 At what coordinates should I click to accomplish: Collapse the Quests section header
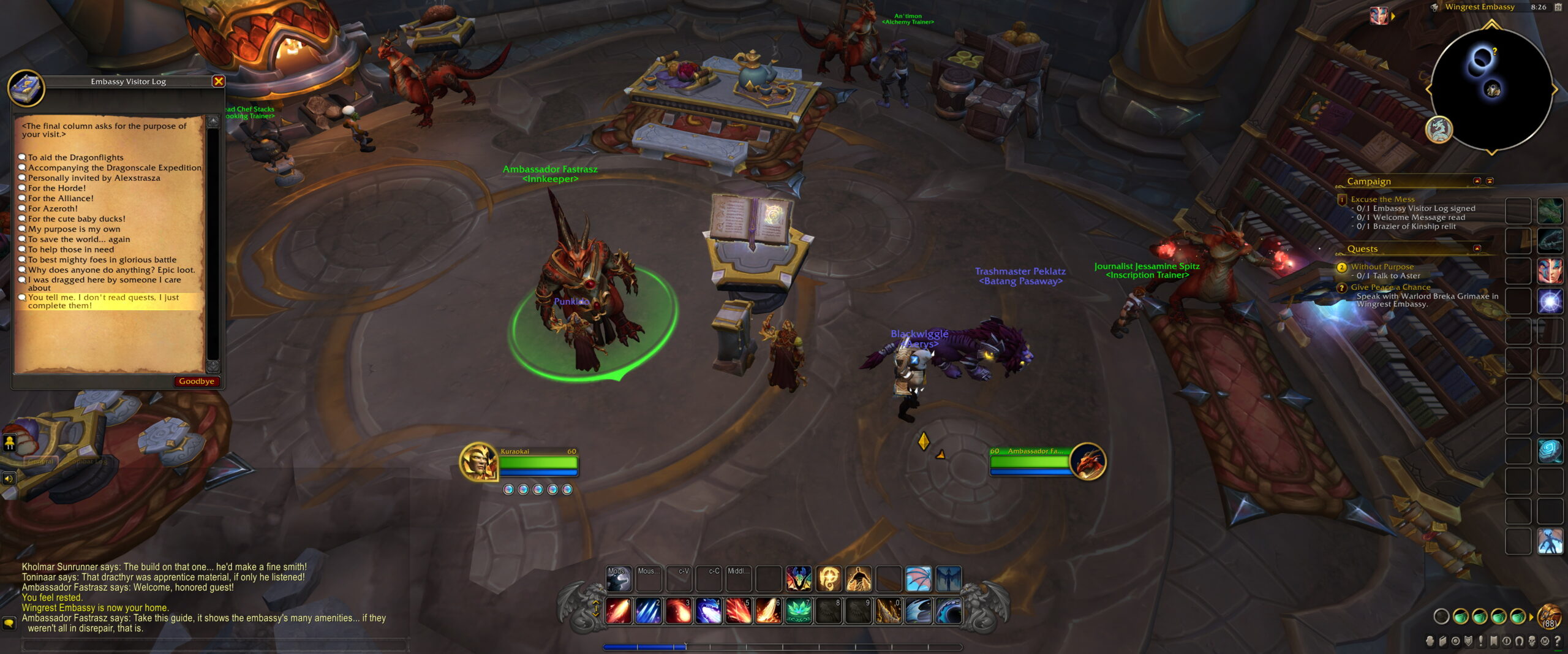[x=1478, y=249]
